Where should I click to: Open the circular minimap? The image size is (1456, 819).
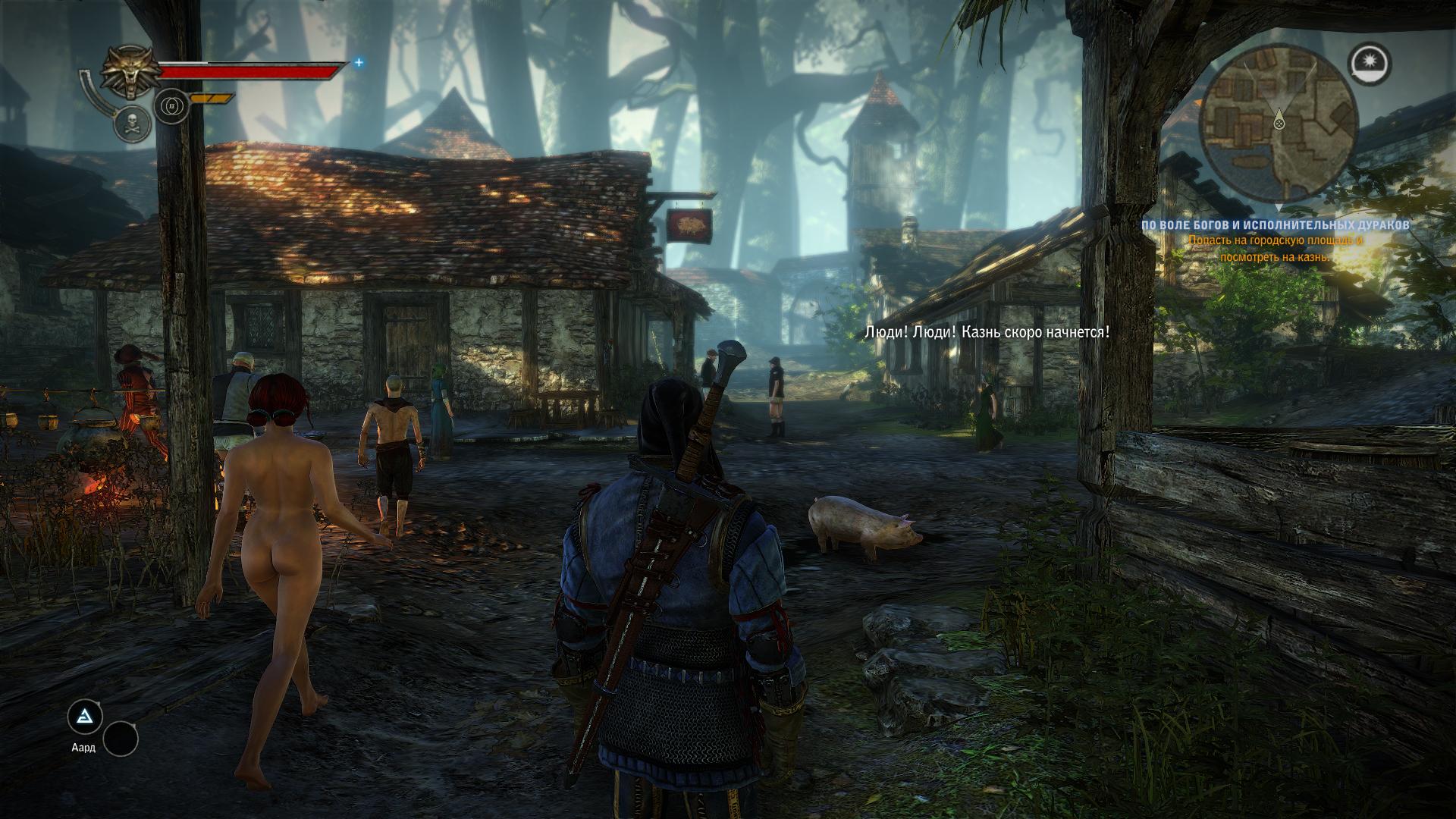point(1279,124)
